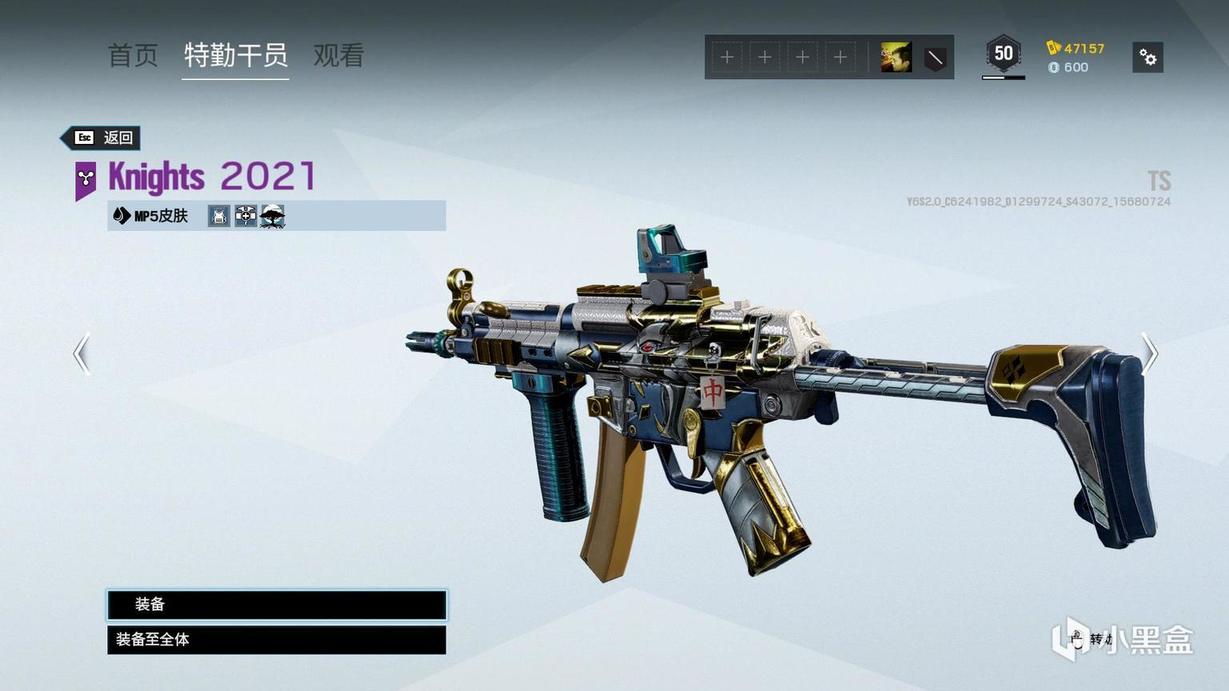The image size is (1229, 691).
Task: Switch to the 首页 home tab
Action: 133,55
